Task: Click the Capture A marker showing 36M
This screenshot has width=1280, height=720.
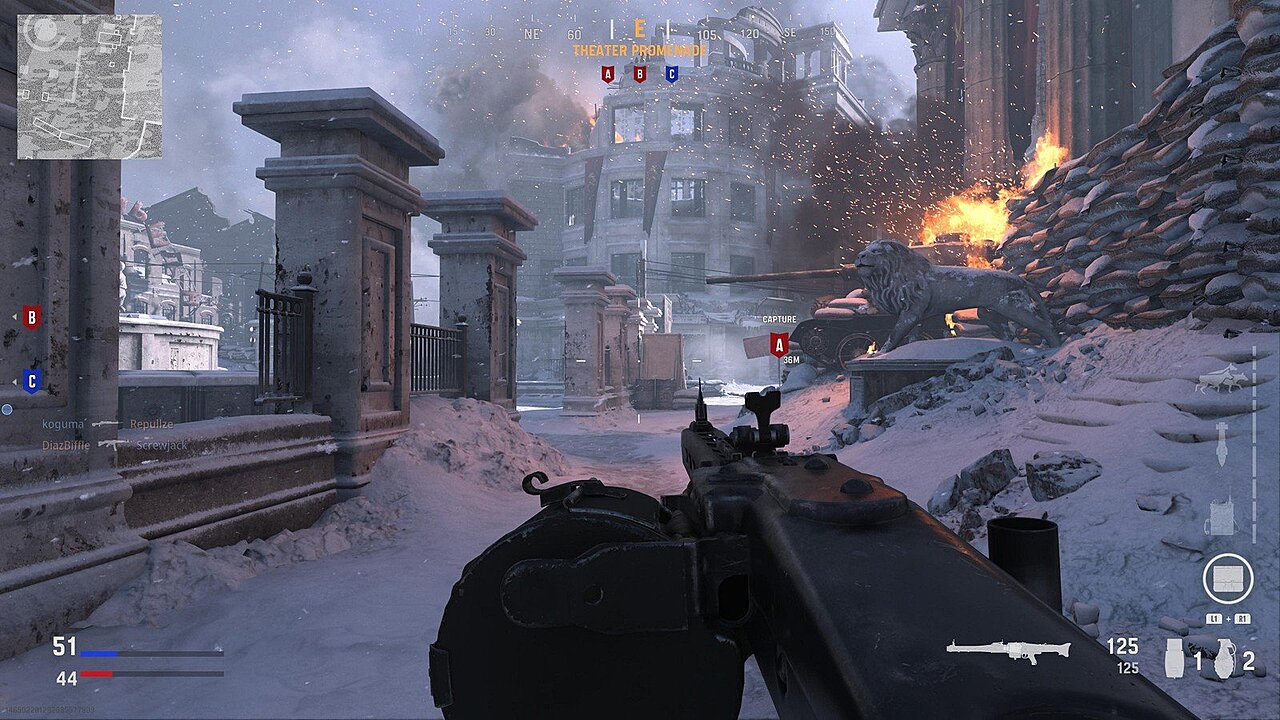Action: (x=779, y=344)
